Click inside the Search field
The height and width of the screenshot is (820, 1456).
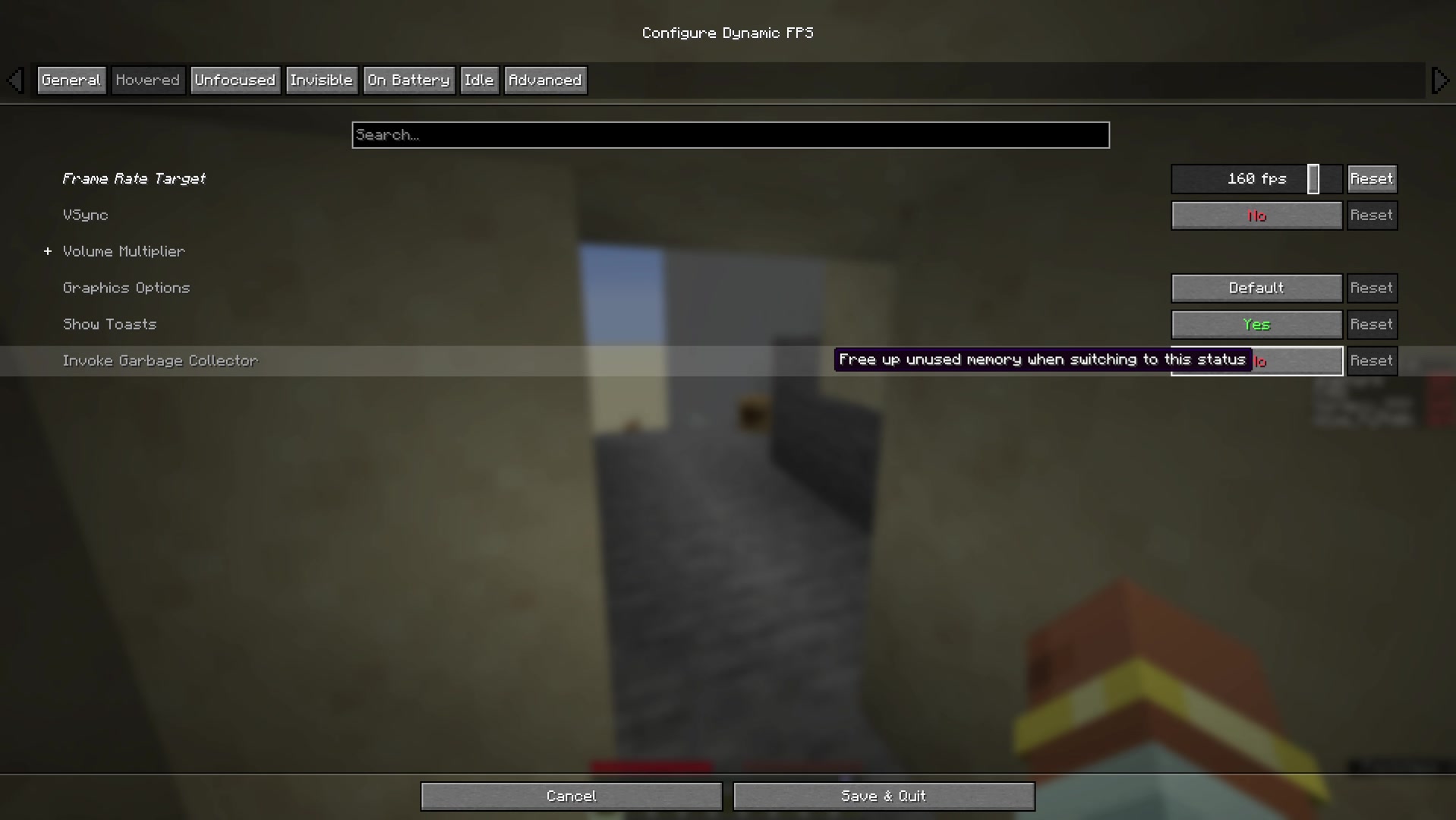pos(729,134)
